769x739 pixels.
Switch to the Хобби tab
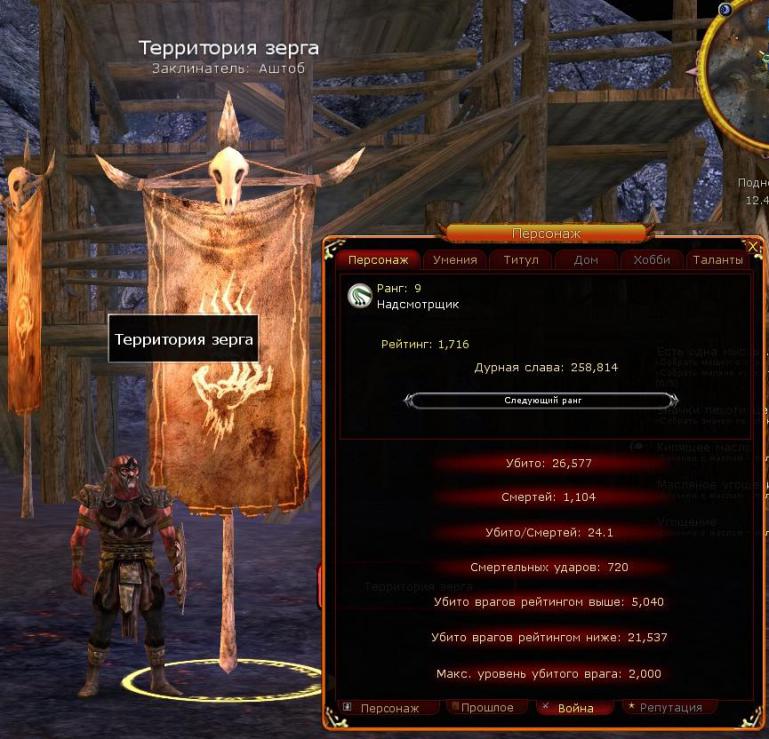pyautogui.click(x=652, y=260)
